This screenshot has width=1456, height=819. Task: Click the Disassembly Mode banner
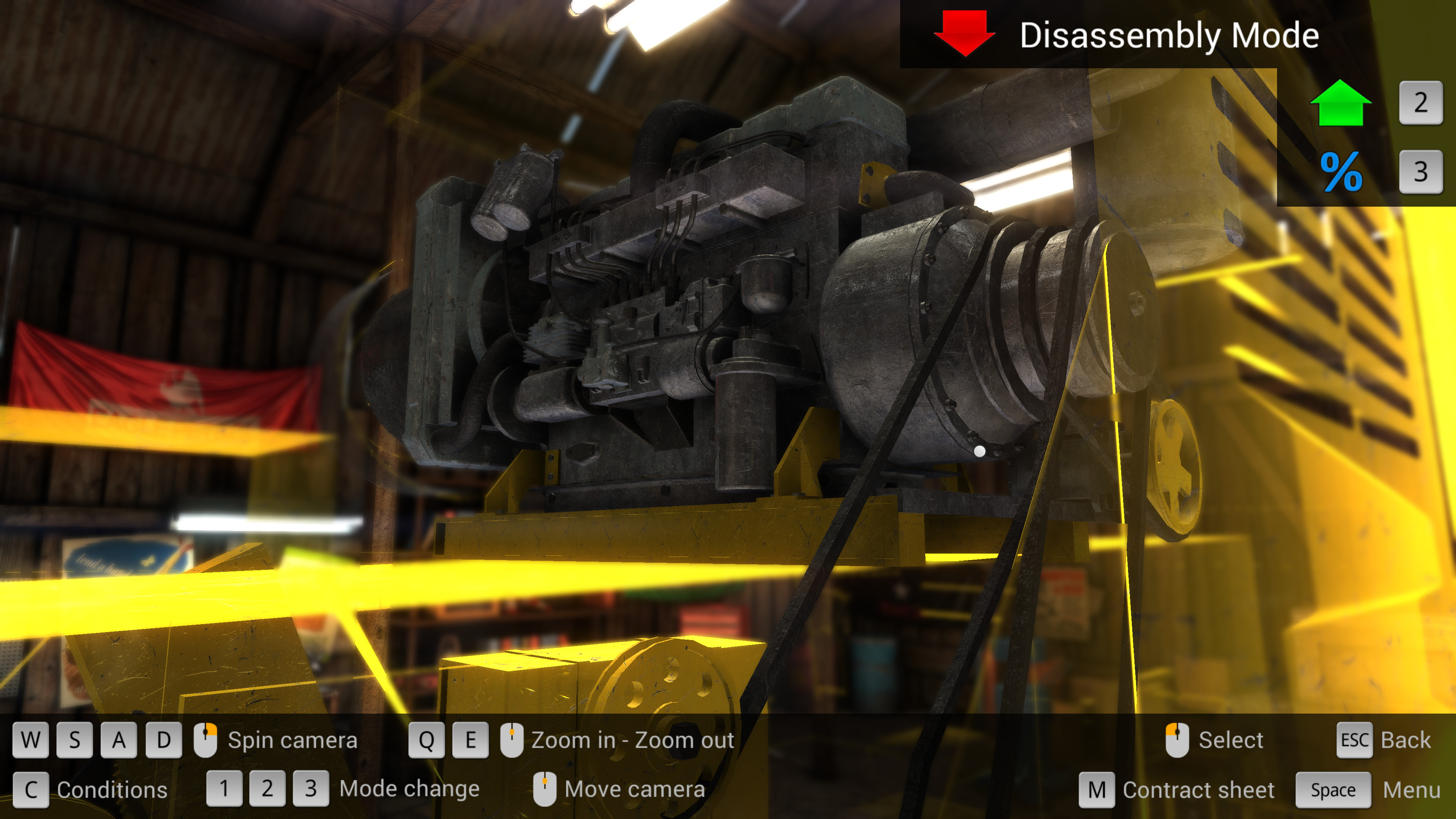coord(1170,35)
